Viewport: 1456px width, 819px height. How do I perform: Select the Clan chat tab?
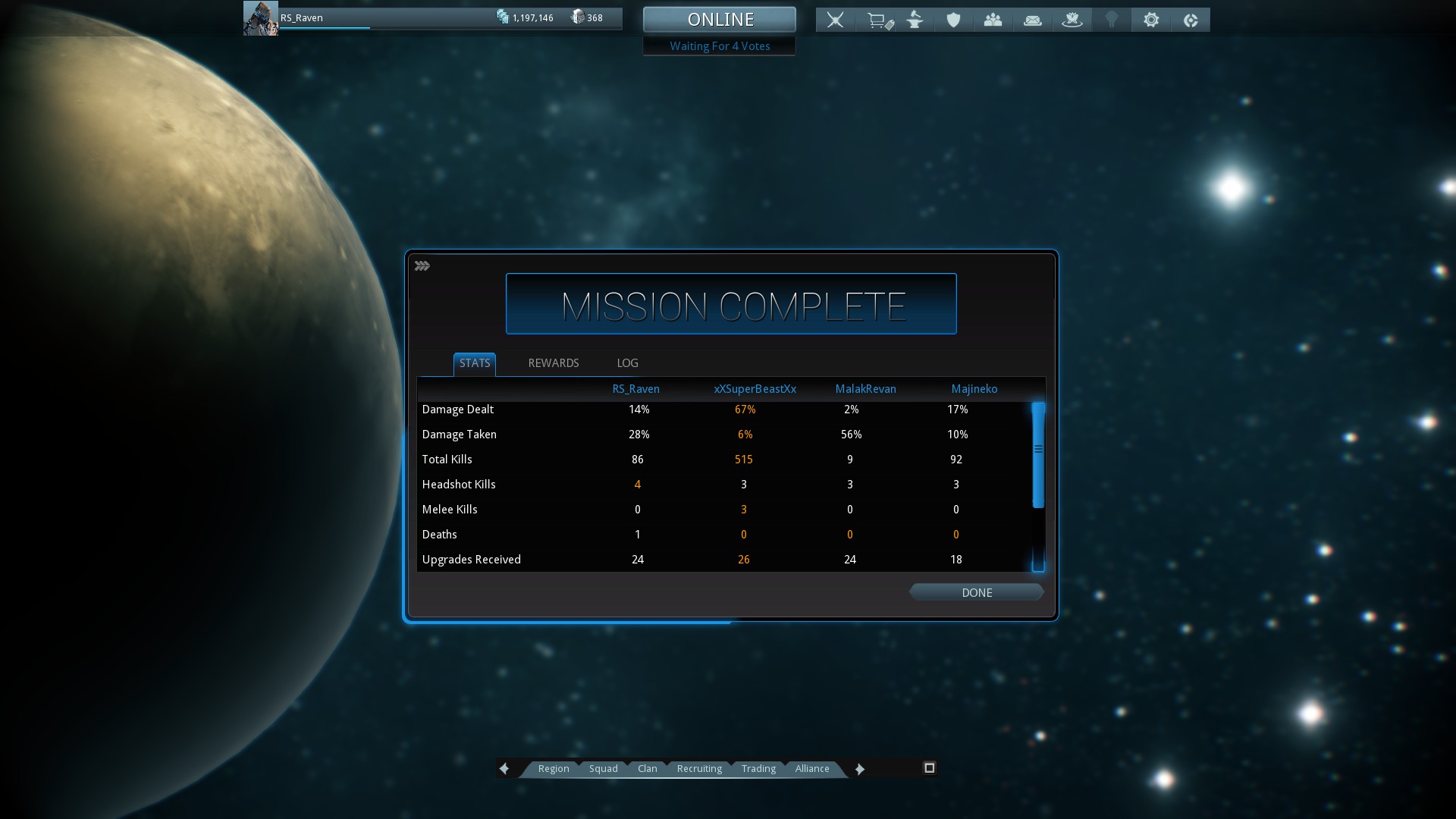[x=648, y=769]
